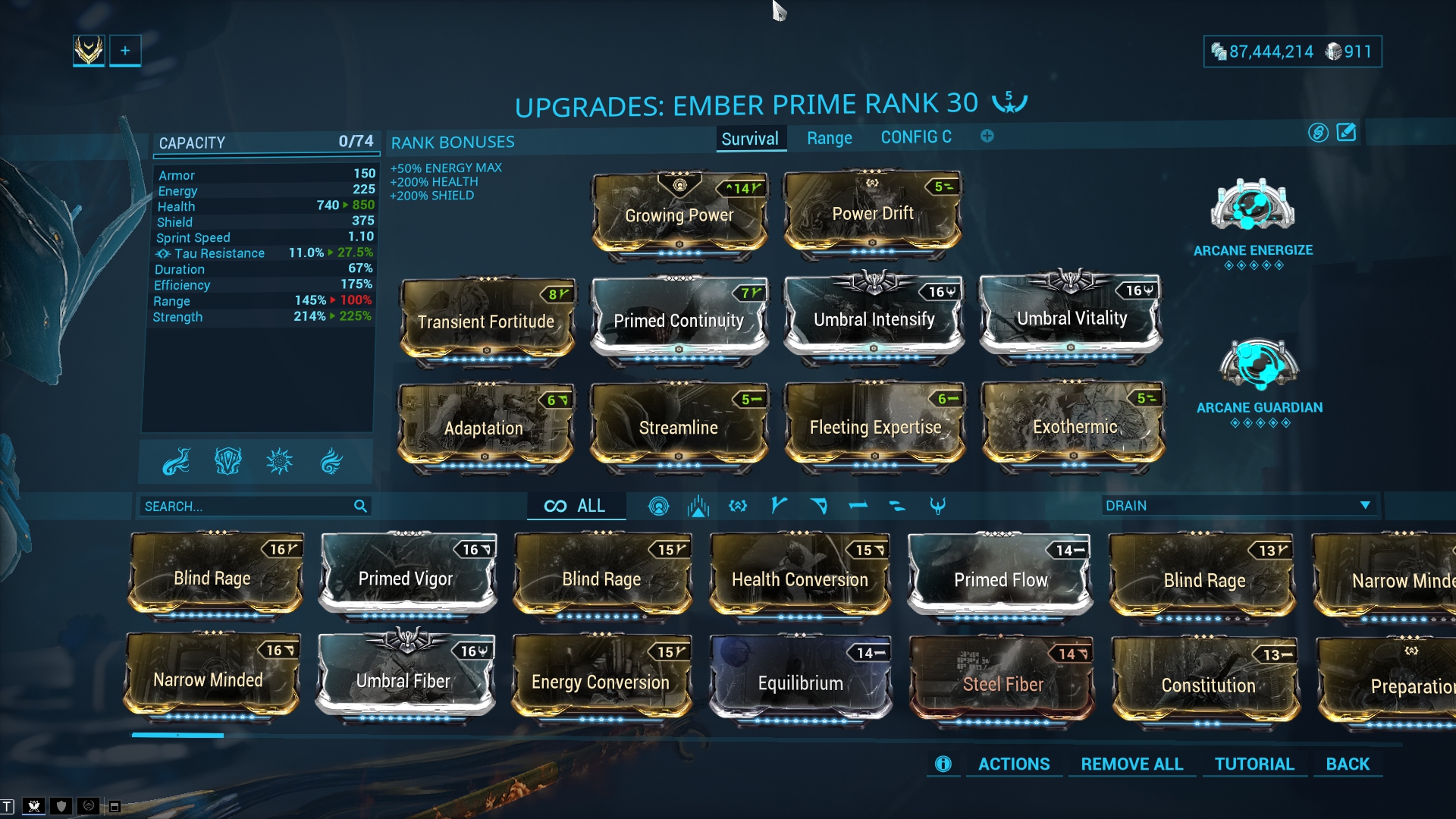The width and height of the screenshot is (1456, 819).
Task: Open the TUTORIAL
Action: [1254, 764]
